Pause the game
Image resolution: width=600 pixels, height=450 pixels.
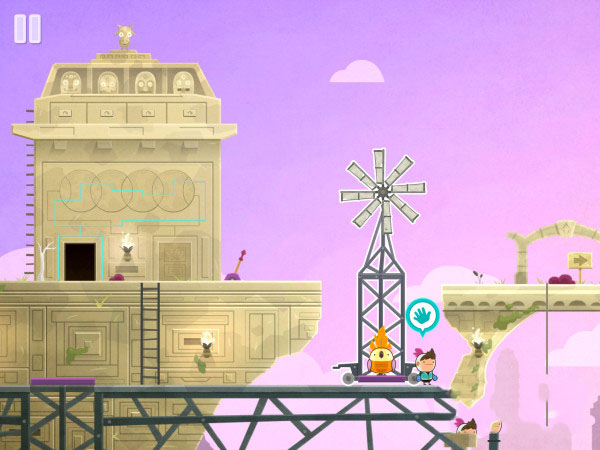point(27,29)
